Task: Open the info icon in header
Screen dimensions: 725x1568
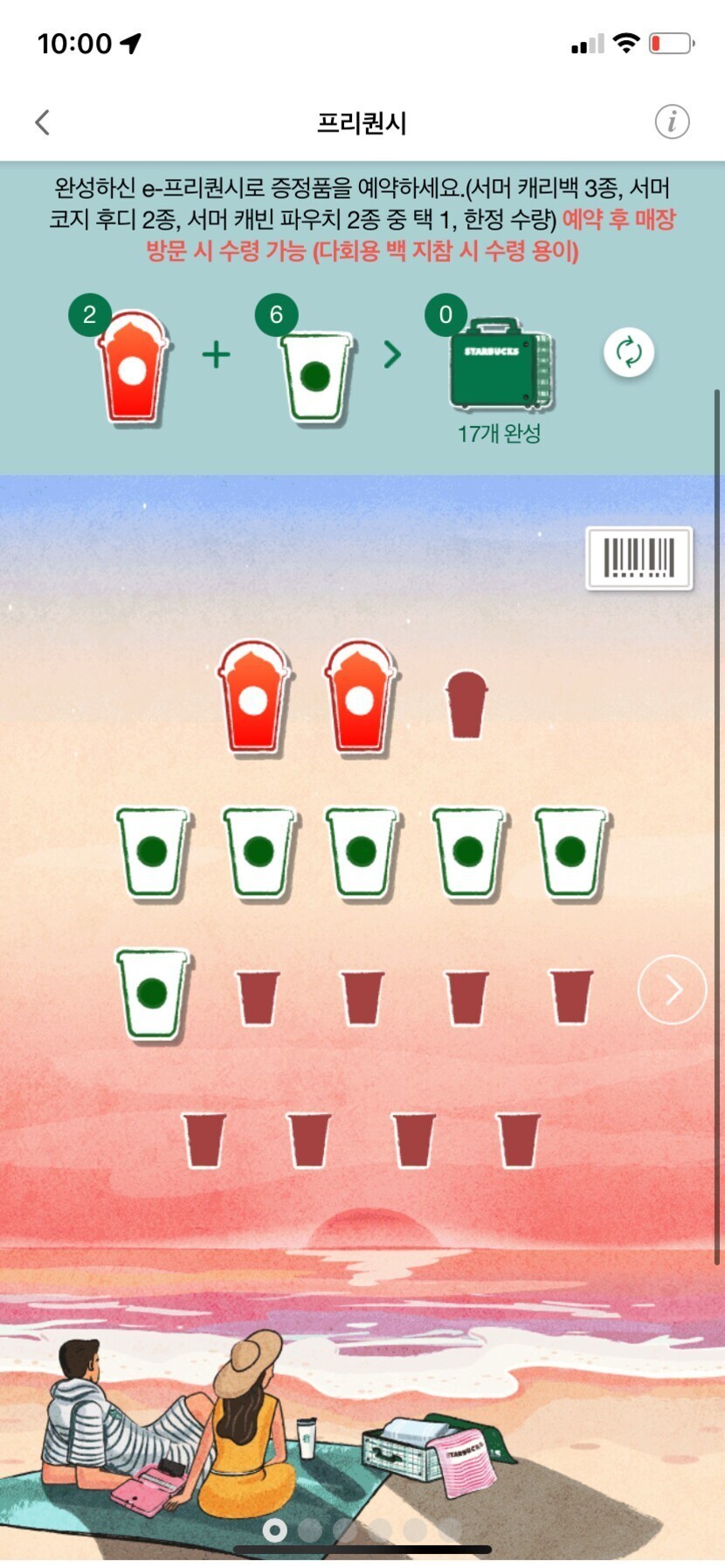Action: point(672,122)
